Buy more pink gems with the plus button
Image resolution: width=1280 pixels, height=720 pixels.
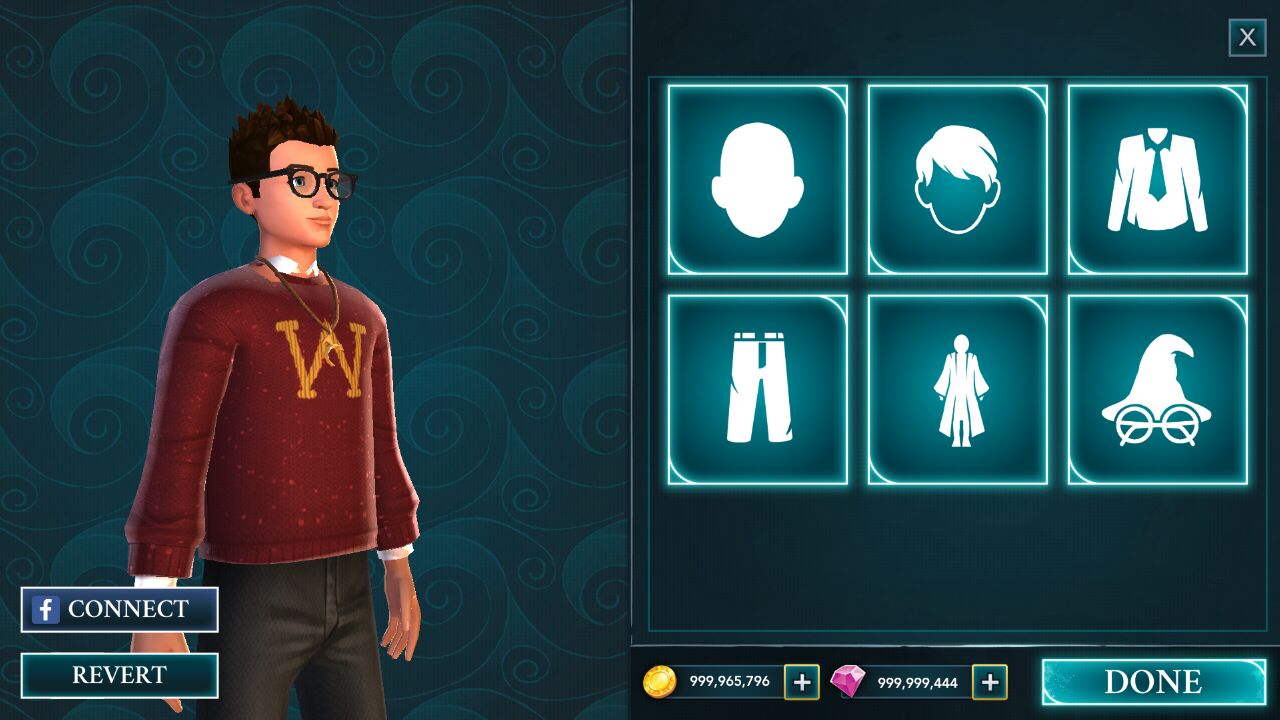(x=989, y=682)
